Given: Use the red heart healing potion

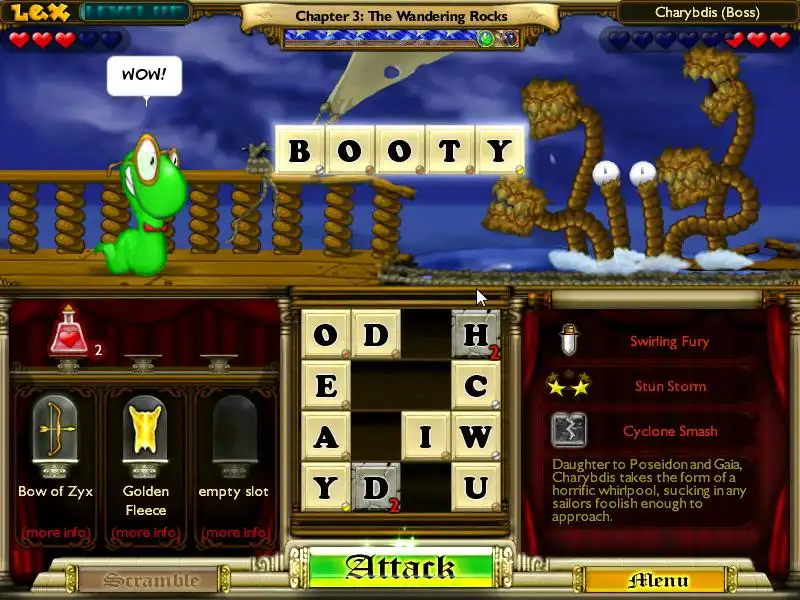Looking at the screenshot, I should pos(68,335).
